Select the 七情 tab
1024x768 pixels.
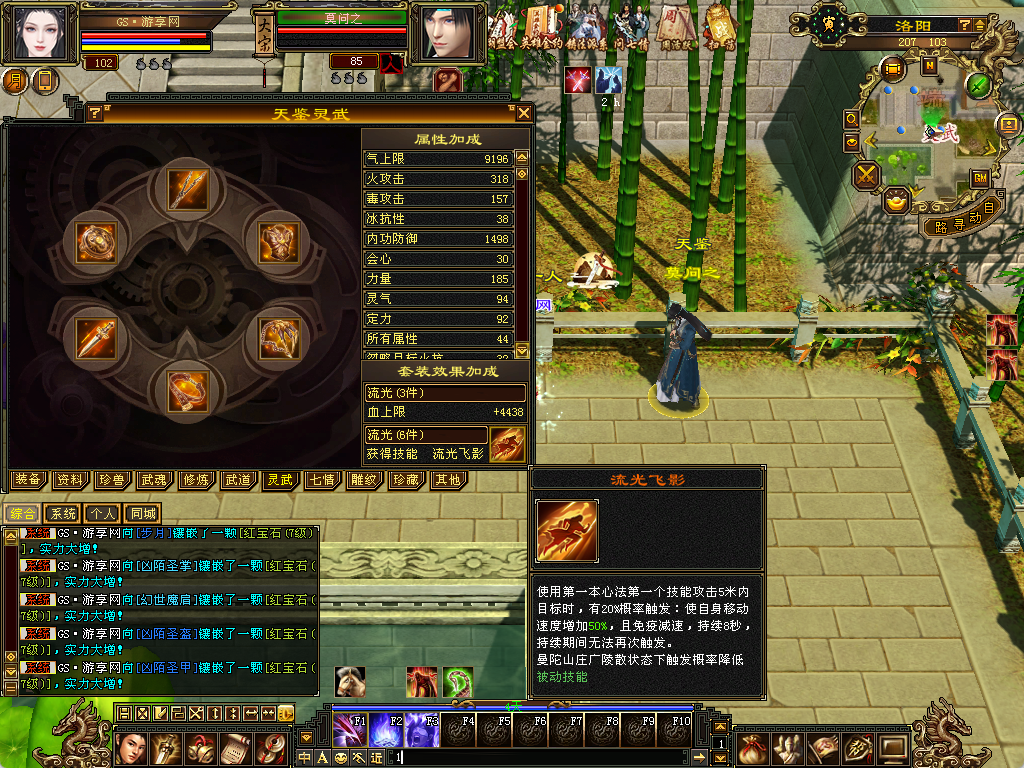[321, 480]
